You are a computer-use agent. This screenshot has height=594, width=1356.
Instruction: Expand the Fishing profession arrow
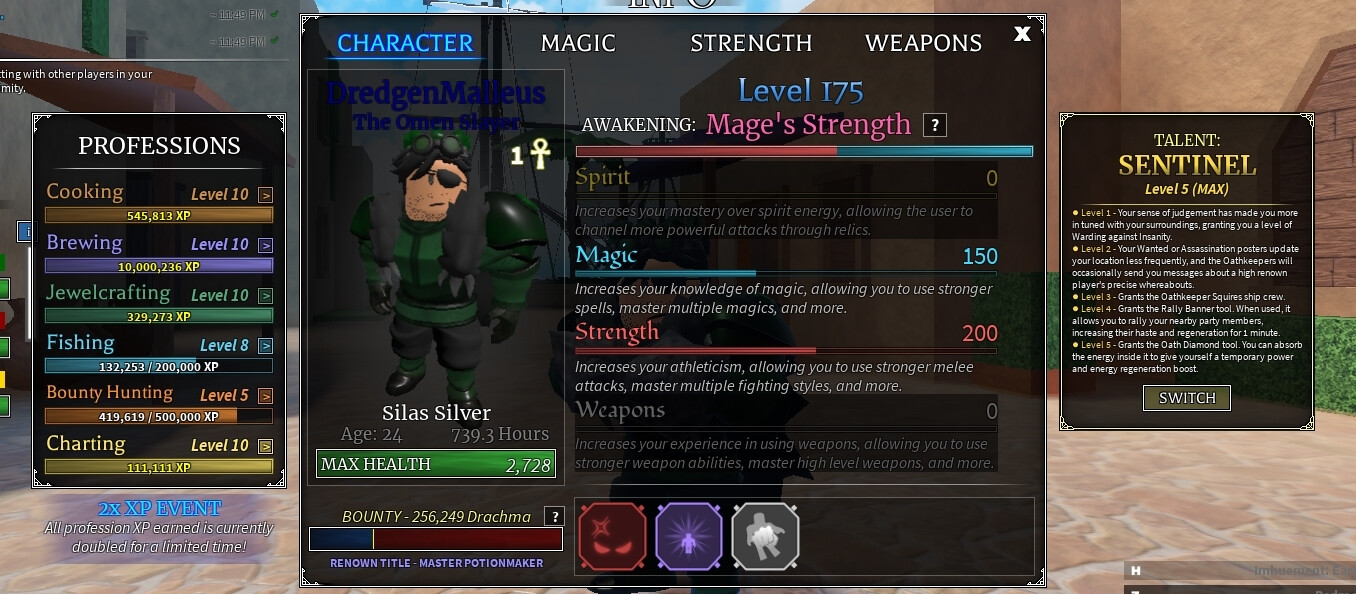tap(265, 346)
